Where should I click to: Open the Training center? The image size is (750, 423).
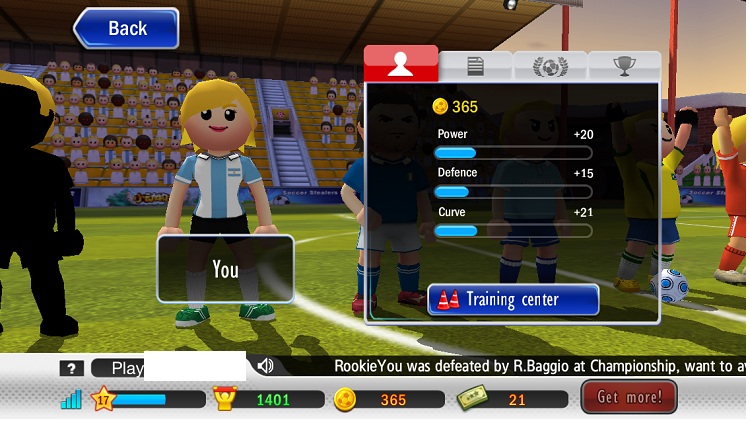click(x=513, y=300)
